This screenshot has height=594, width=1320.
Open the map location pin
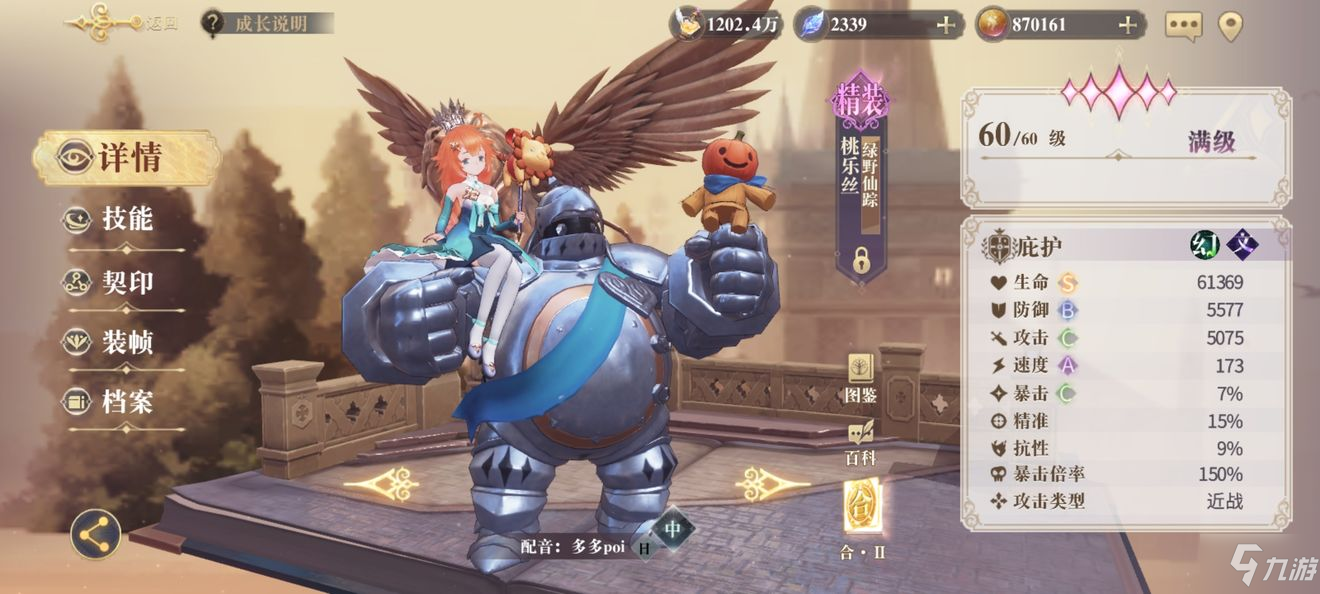pyautogui.click(x=1230, y=26)
